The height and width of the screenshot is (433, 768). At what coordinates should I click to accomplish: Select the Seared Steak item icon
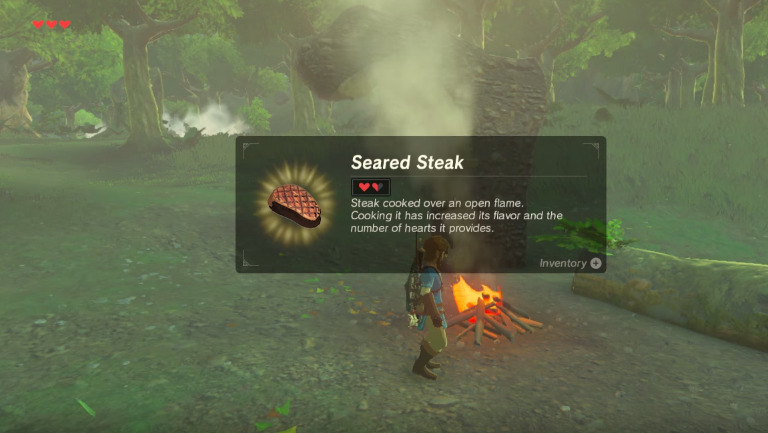pyautogui.click(x=297, y=202)
